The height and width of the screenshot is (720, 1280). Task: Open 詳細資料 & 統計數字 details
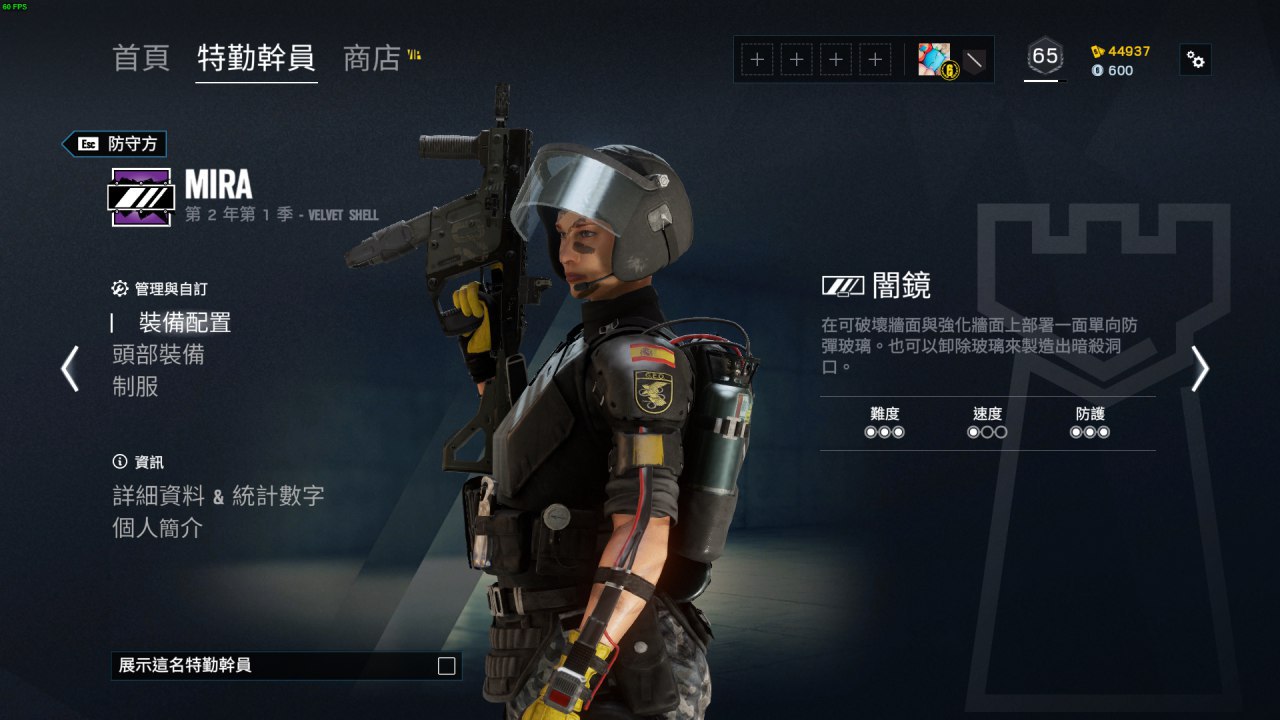(x=218, y=495)
